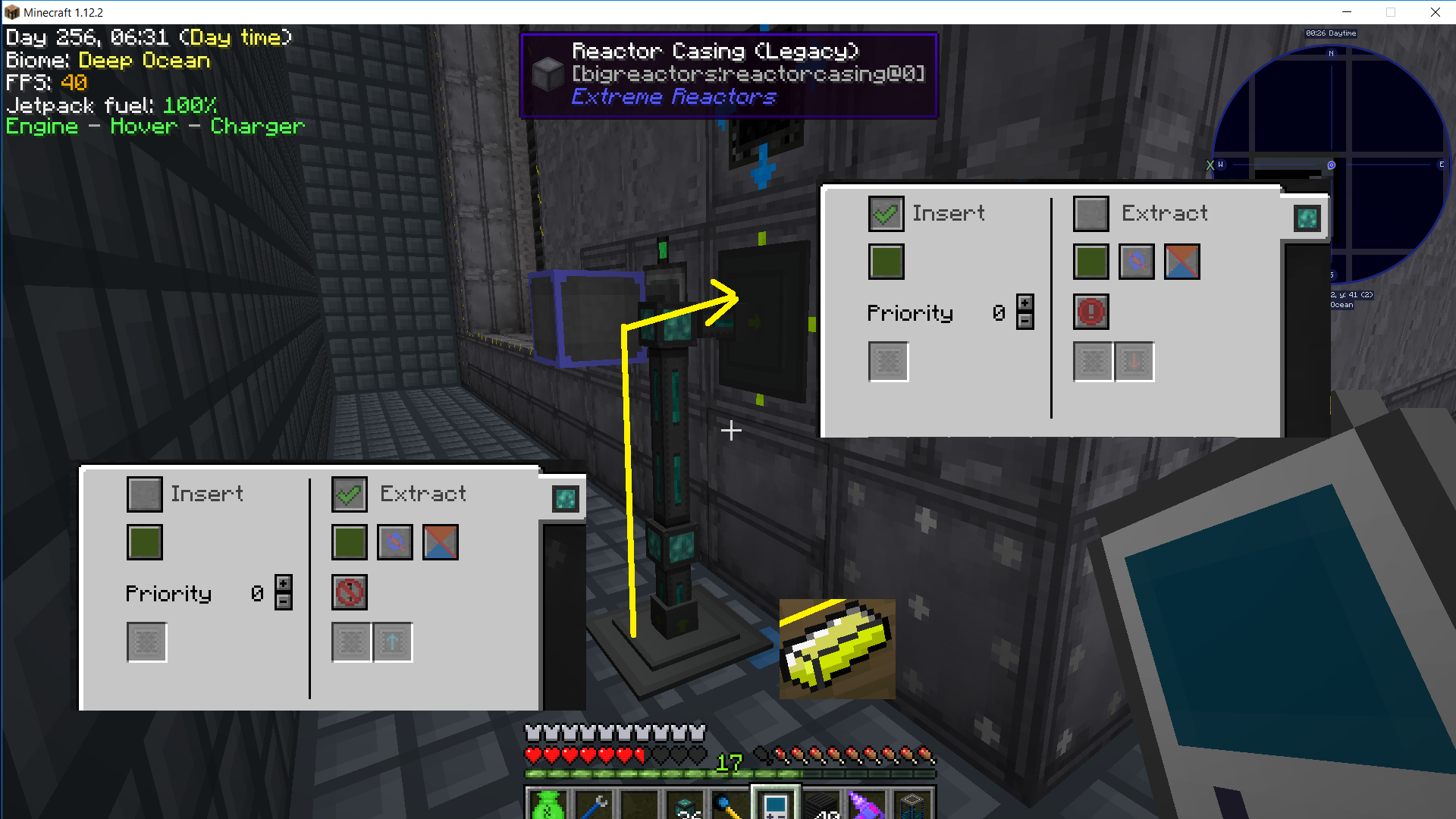Enable the Extract checkbox in lower panel
Image resolution: width=1456 pixels, height=819 pixels.
349,494
